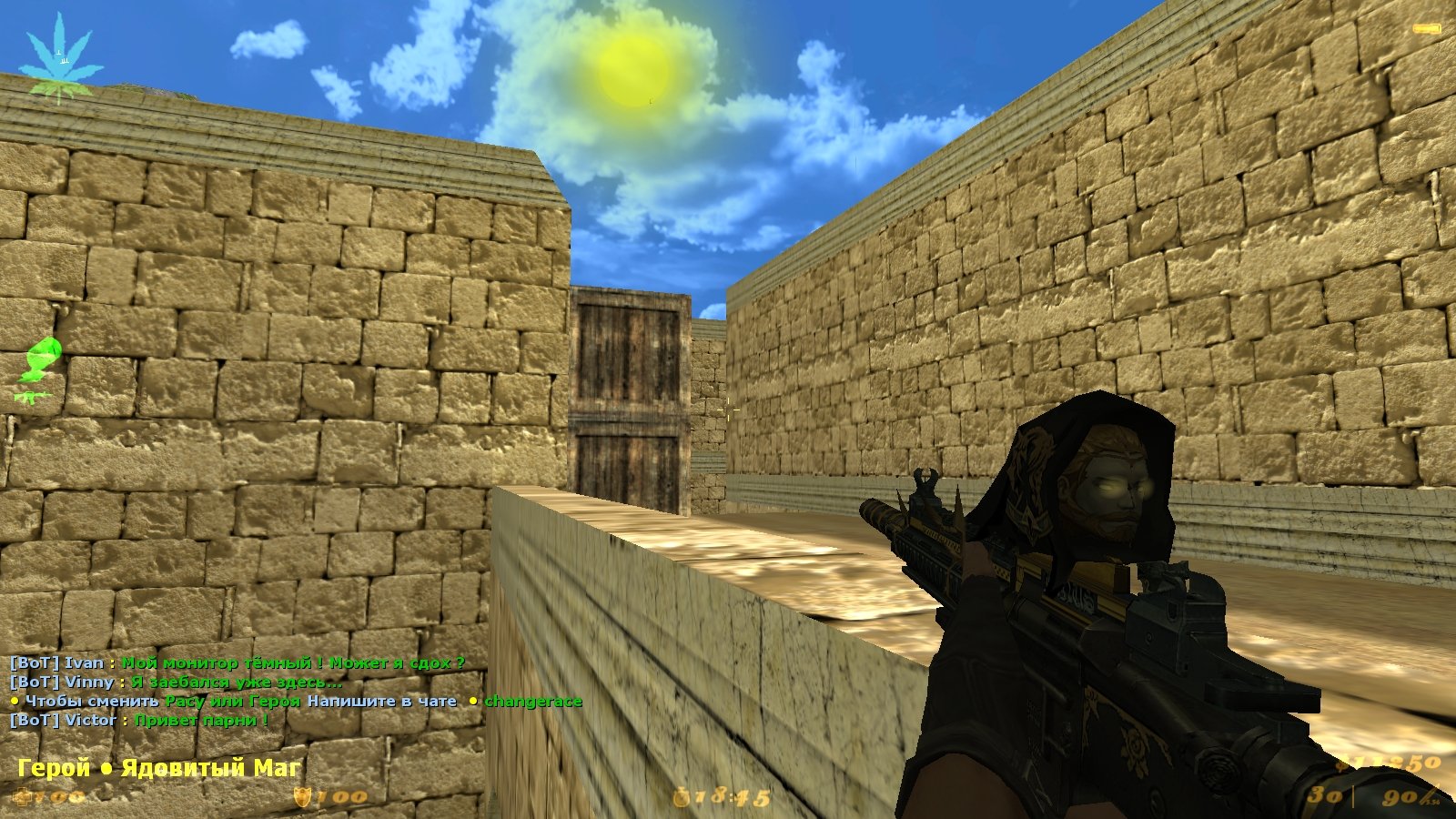Click the small green rifle icon
This screenshot has width=1456, height=819.
[x=33, y=397]
